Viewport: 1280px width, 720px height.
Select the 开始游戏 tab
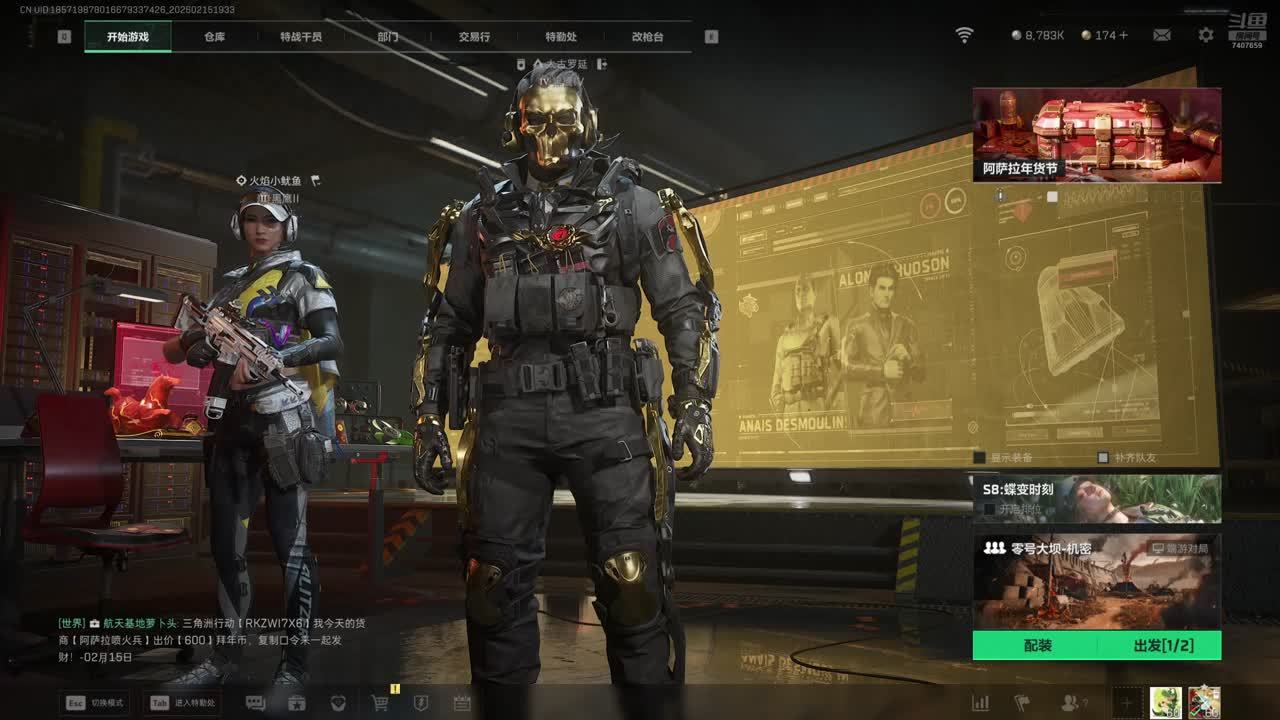tap(128, 37)
